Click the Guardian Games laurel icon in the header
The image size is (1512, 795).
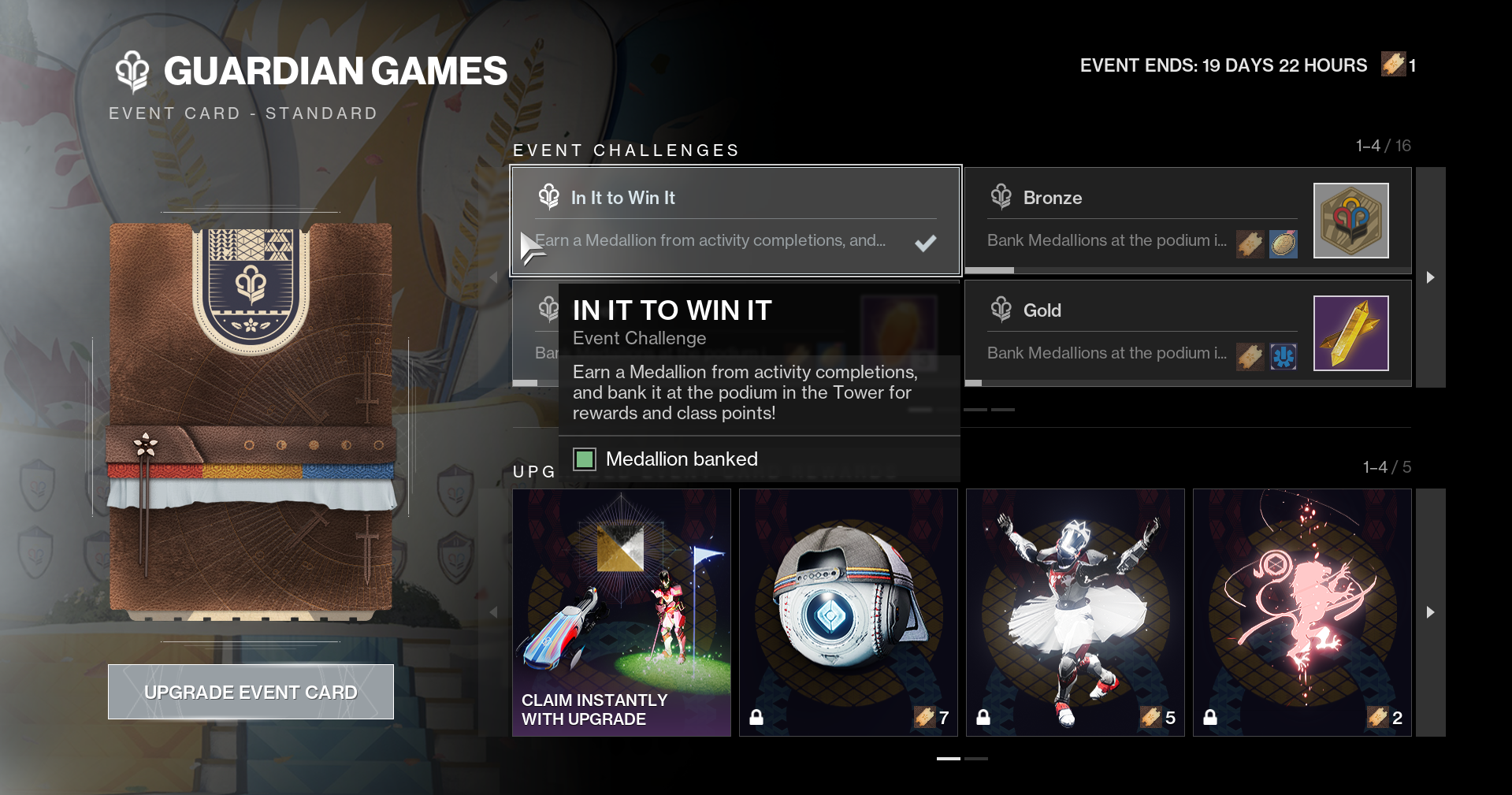coord(132,71)
